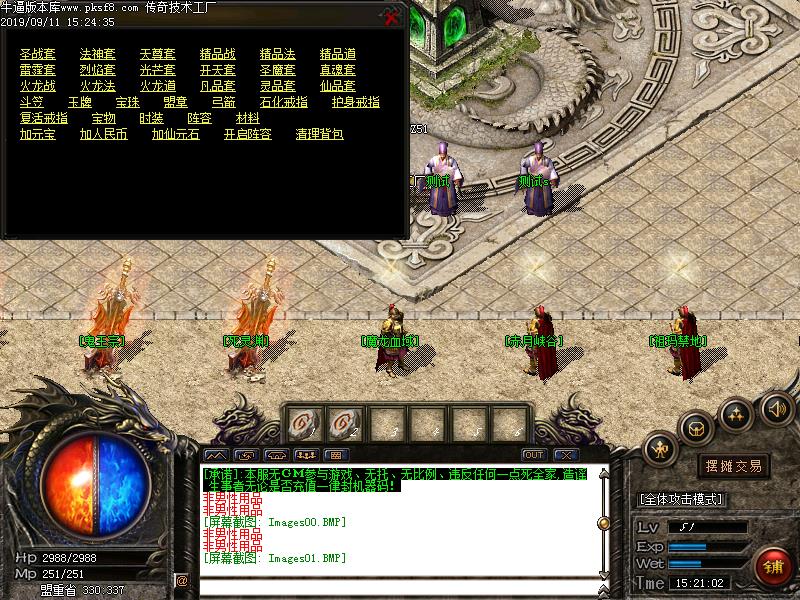Select the 加人民币 link
The height and width of the screenshot is (600, 800).
click(104, 134)
